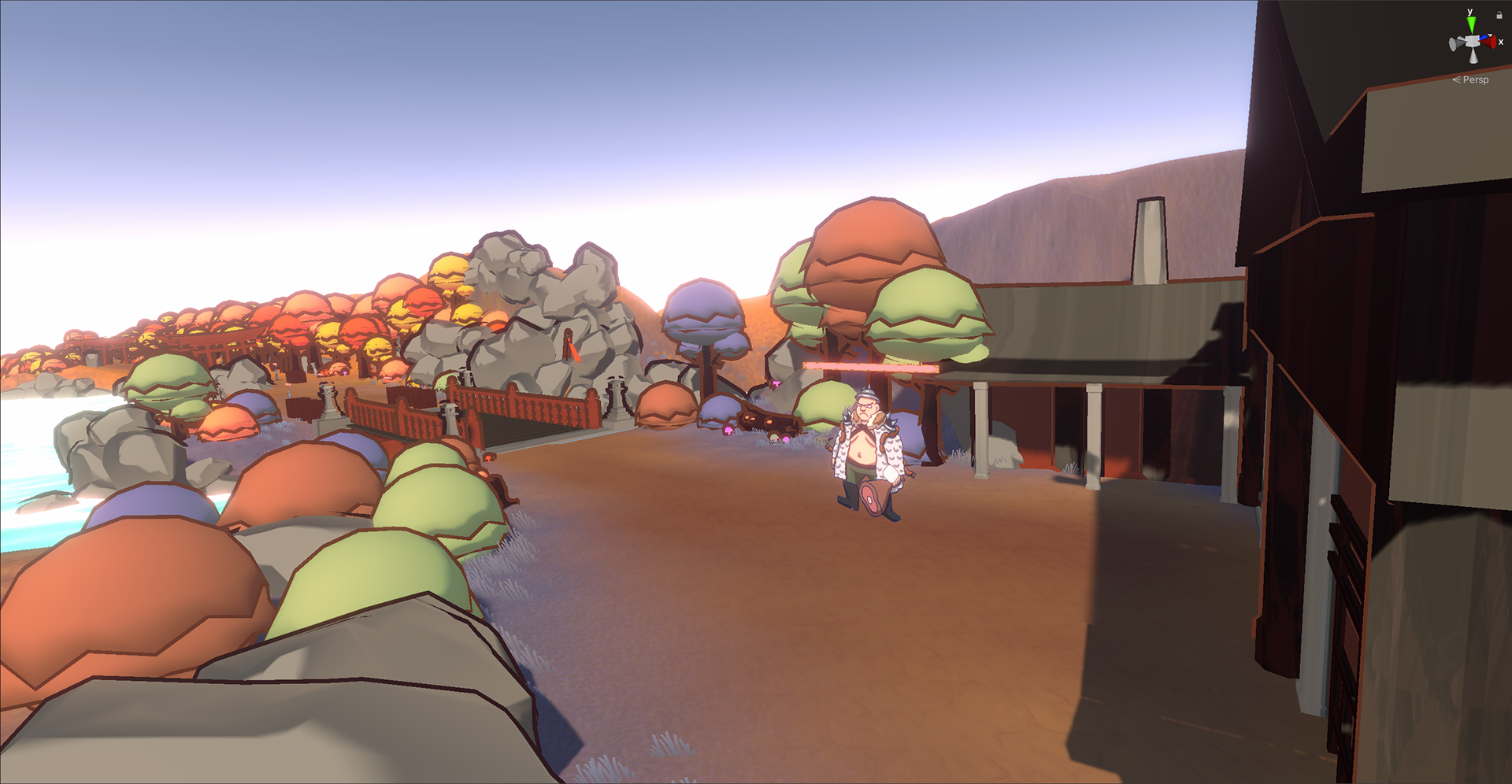The image size is (1512, 784).
Task: Click the bottom gizmo cone to view from below
Action: point(1473,56)
